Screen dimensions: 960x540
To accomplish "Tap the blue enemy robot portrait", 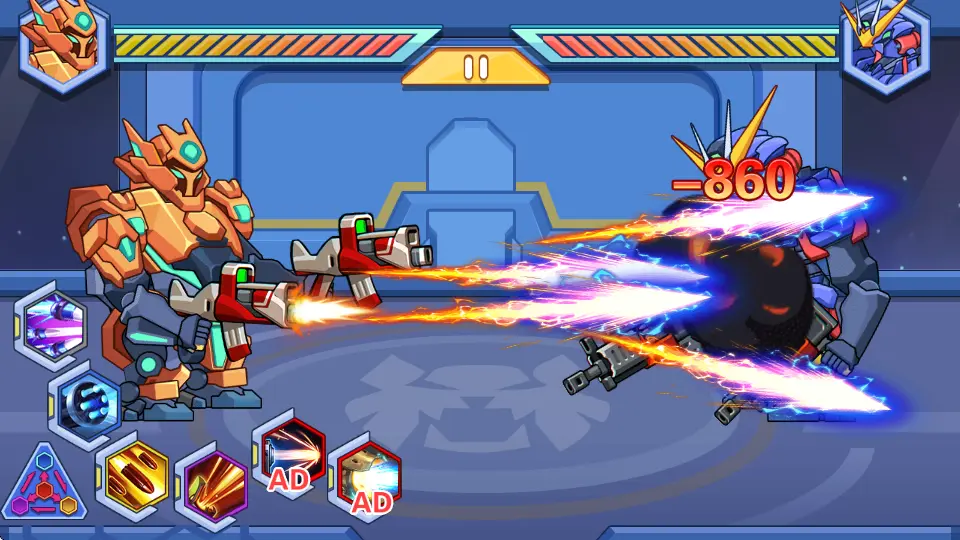I will pos(884,44).
